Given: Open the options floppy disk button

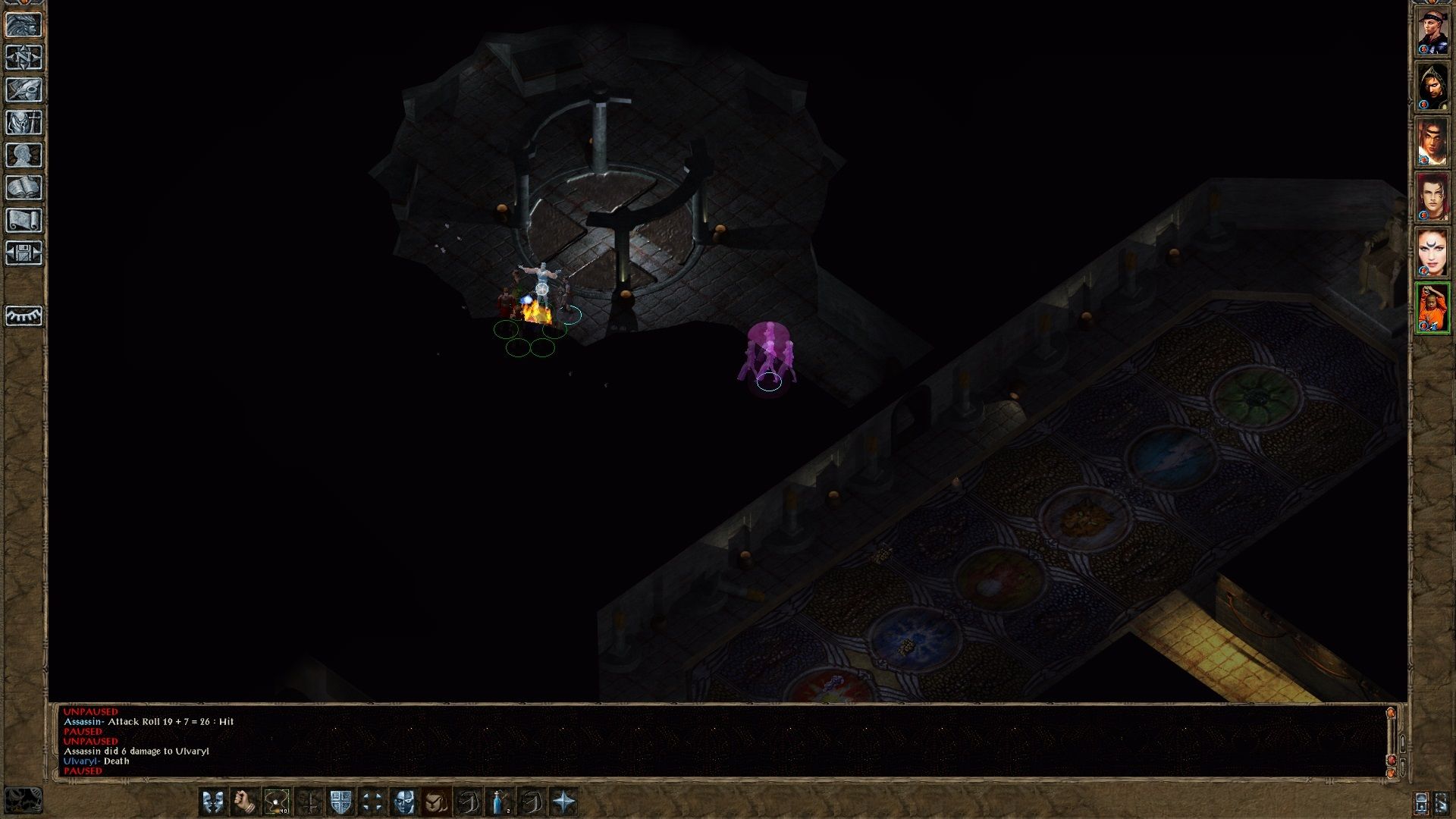Looking at the screenshot, I should (x=24, y=253).
